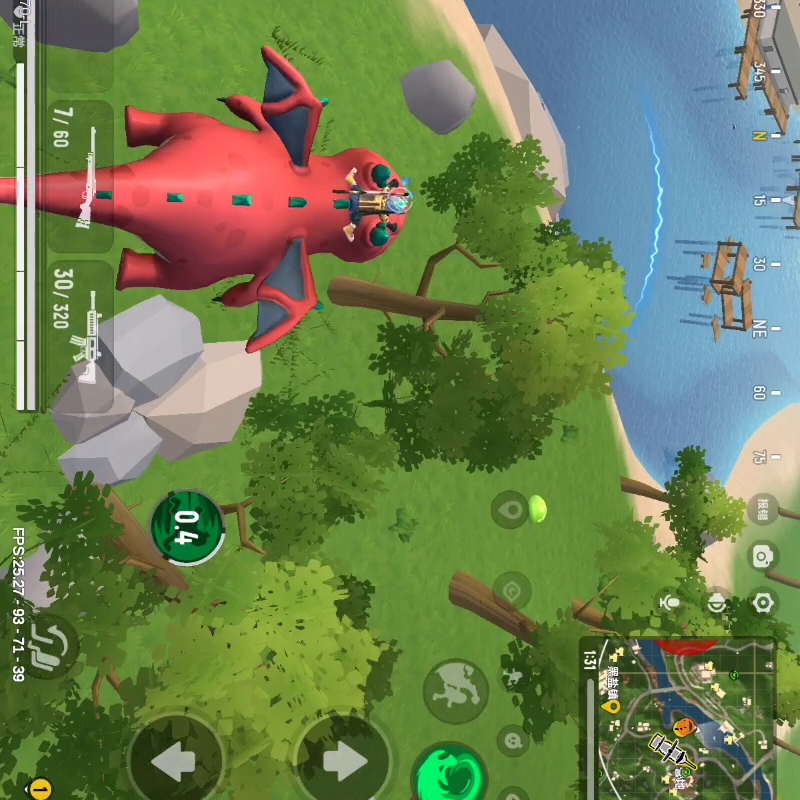Open the gear settings icon
This screenshot has width=800, height=800.
tap(763, 602)
